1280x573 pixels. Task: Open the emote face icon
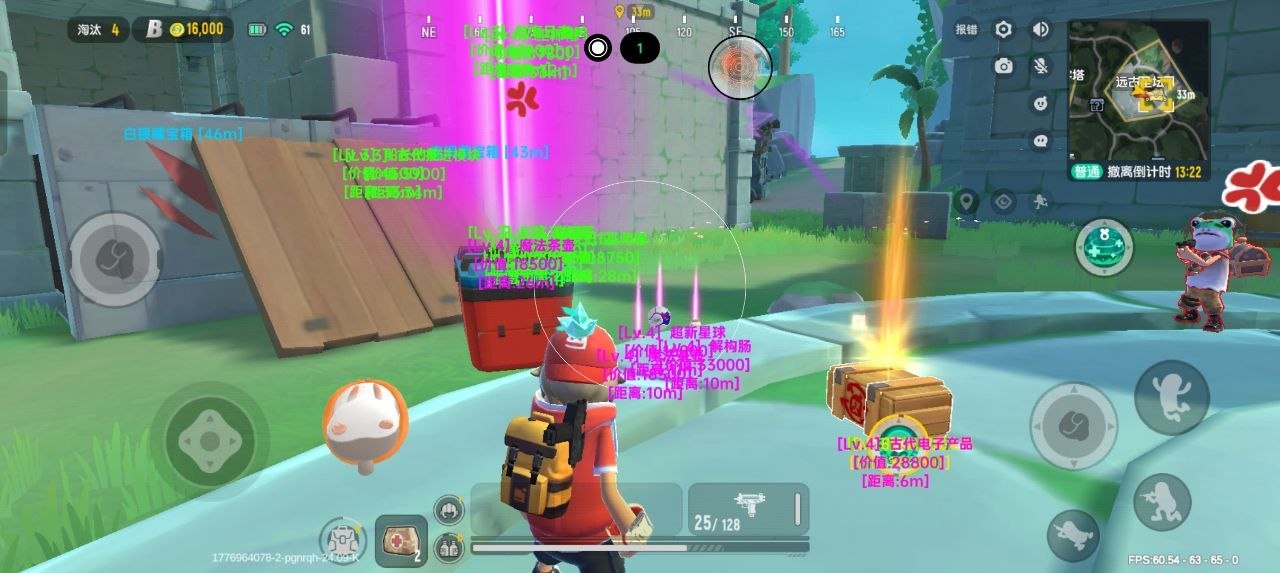(1041, 103)
